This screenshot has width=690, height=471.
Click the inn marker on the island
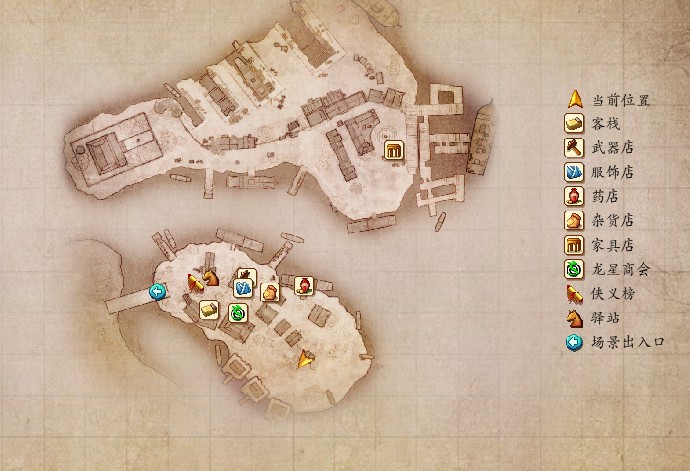pos(208,310)
